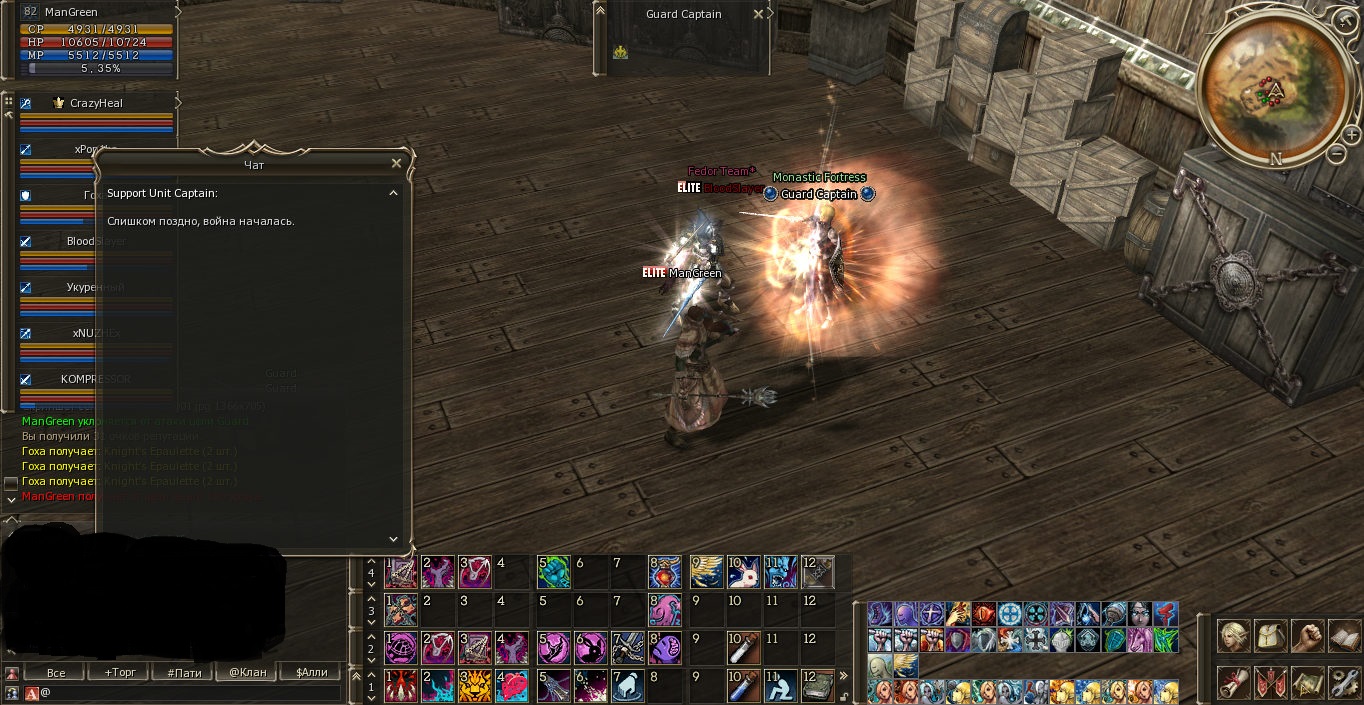The image size is (1364, 705).
Task: Activate the pink heart skill icon
Action: coord(514,686)
